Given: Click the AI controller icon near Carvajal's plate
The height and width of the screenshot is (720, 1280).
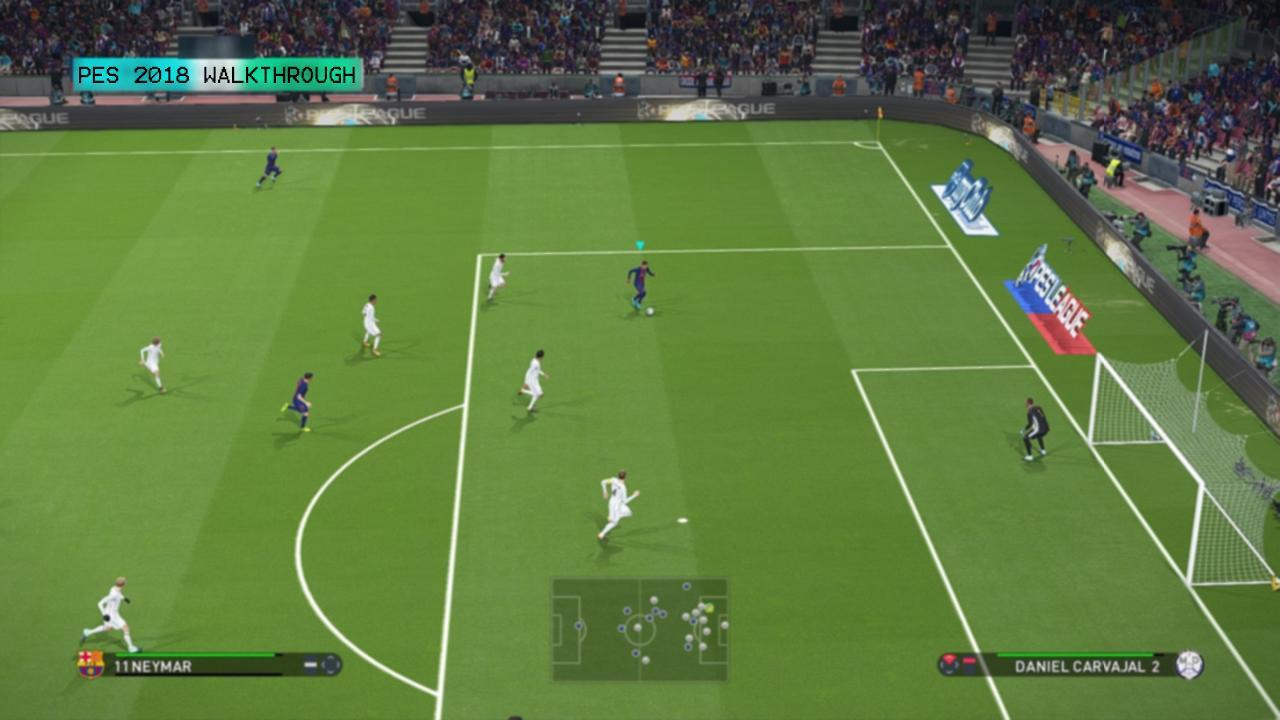Looking at the screenshot, I should [x=950, y=662].
